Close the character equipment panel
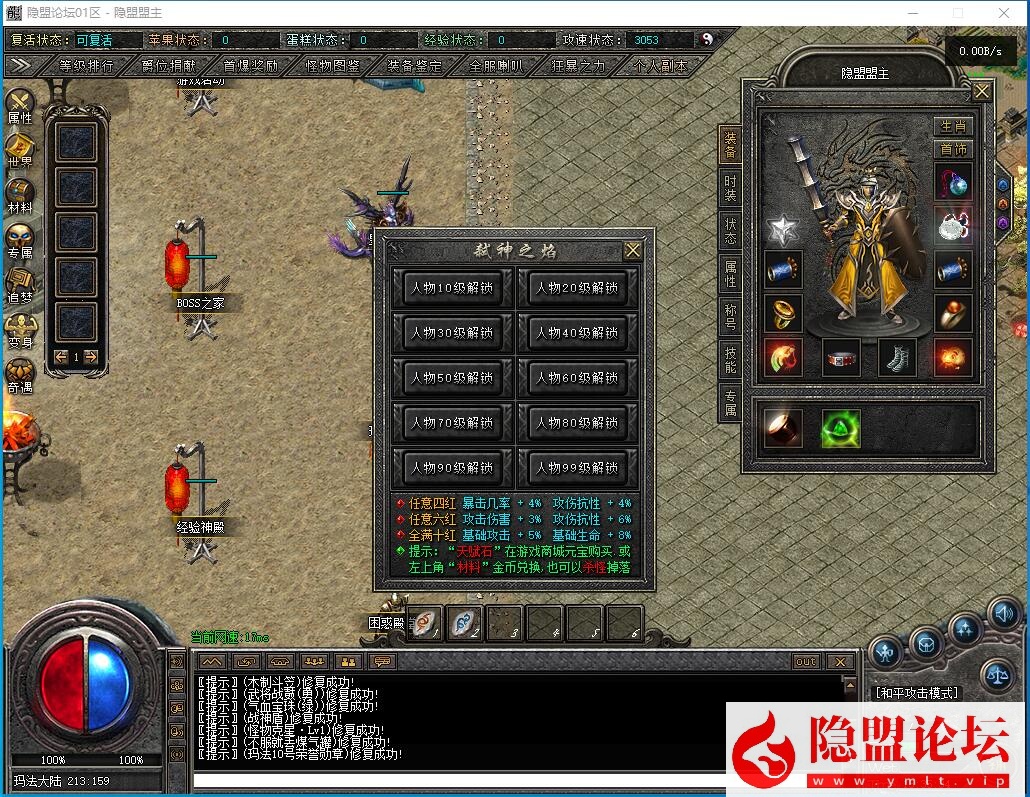This screenshot has height=797, width=1030. [982, 92]
